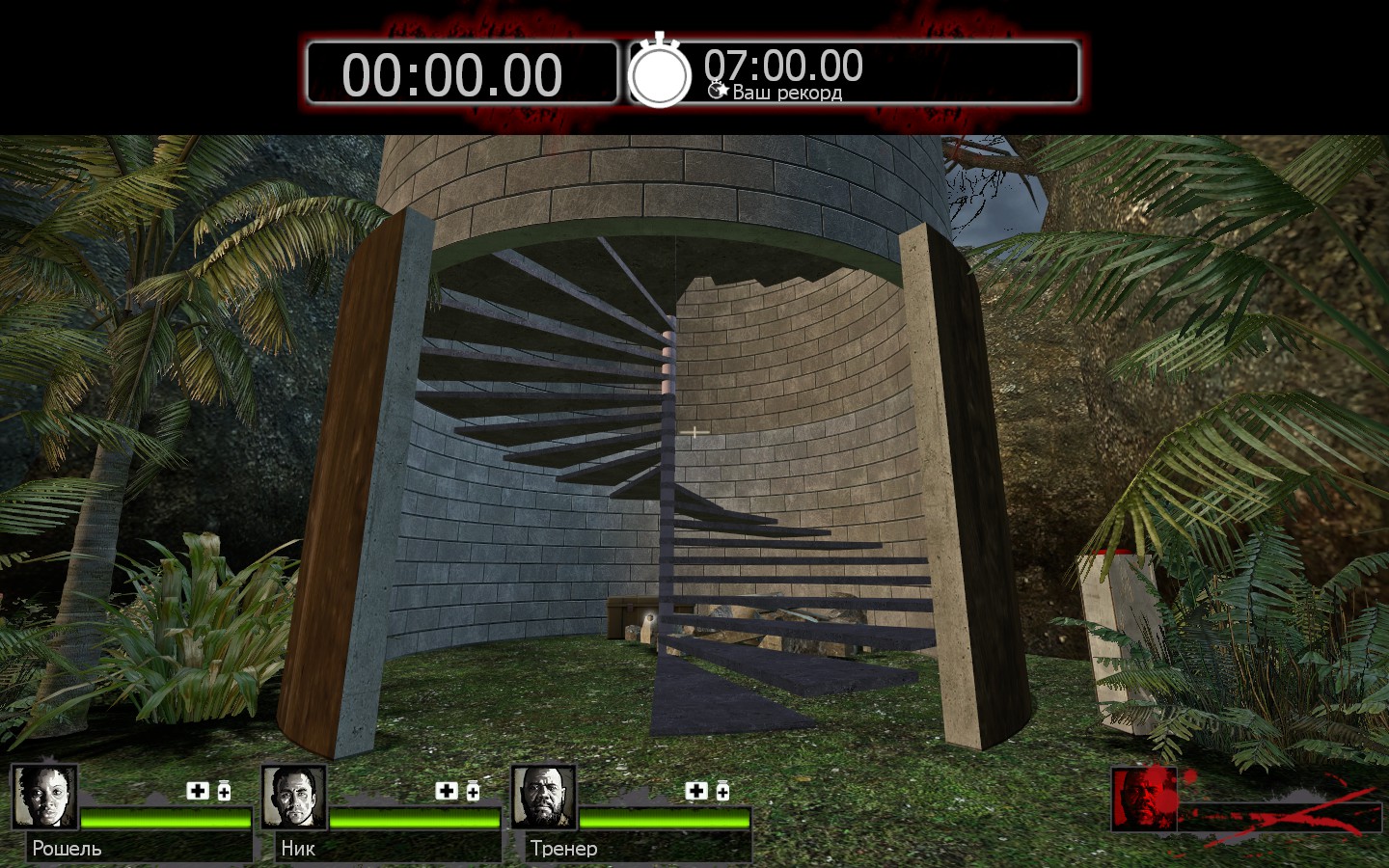Select Рошель's teammate portrait
The width and height of the screenshot is (1389, 868).
pyautogui.click(x=44, y=797)
